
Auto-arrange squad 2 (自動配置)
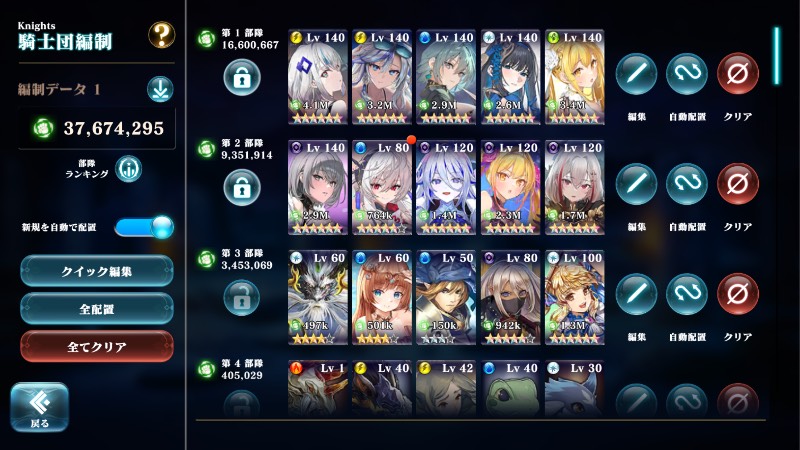(x=687, y=184)
